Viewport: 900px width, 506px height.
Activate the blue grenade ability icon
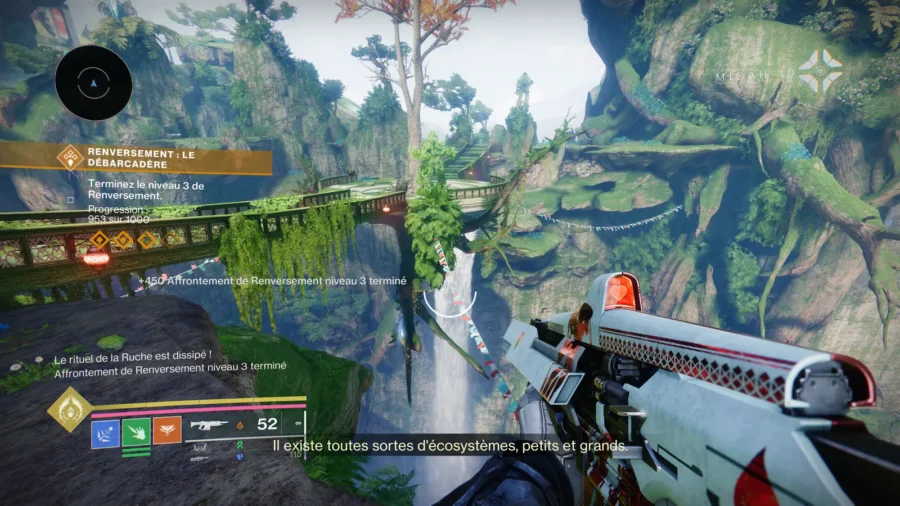point(105,431)
